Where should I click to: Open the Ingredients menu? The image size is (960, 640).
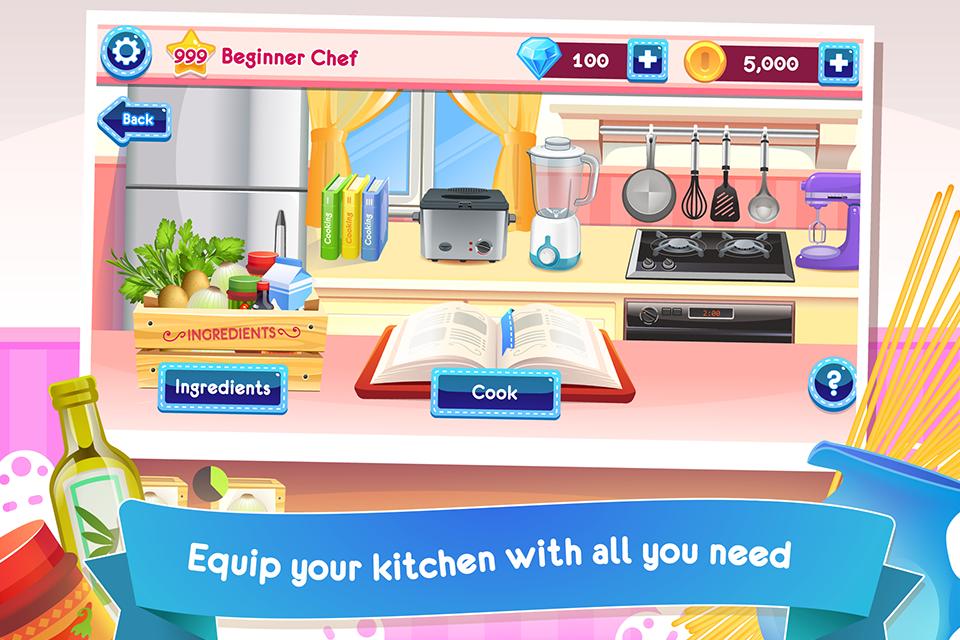[222, 388]
